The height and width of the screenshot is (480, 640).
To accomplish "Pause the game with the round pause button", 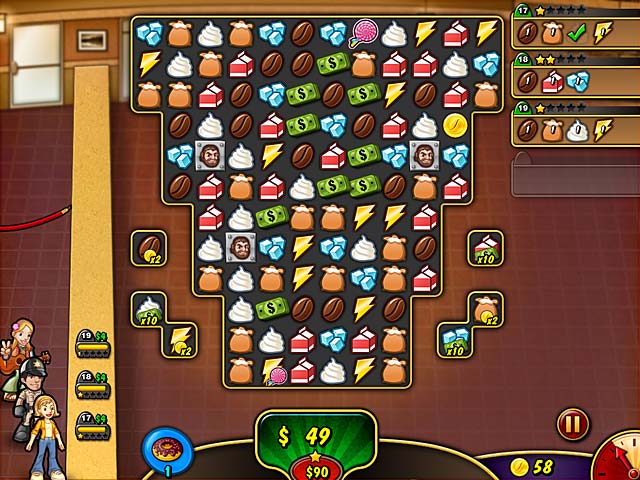I will pyautogui.click(x=573, y=423).
